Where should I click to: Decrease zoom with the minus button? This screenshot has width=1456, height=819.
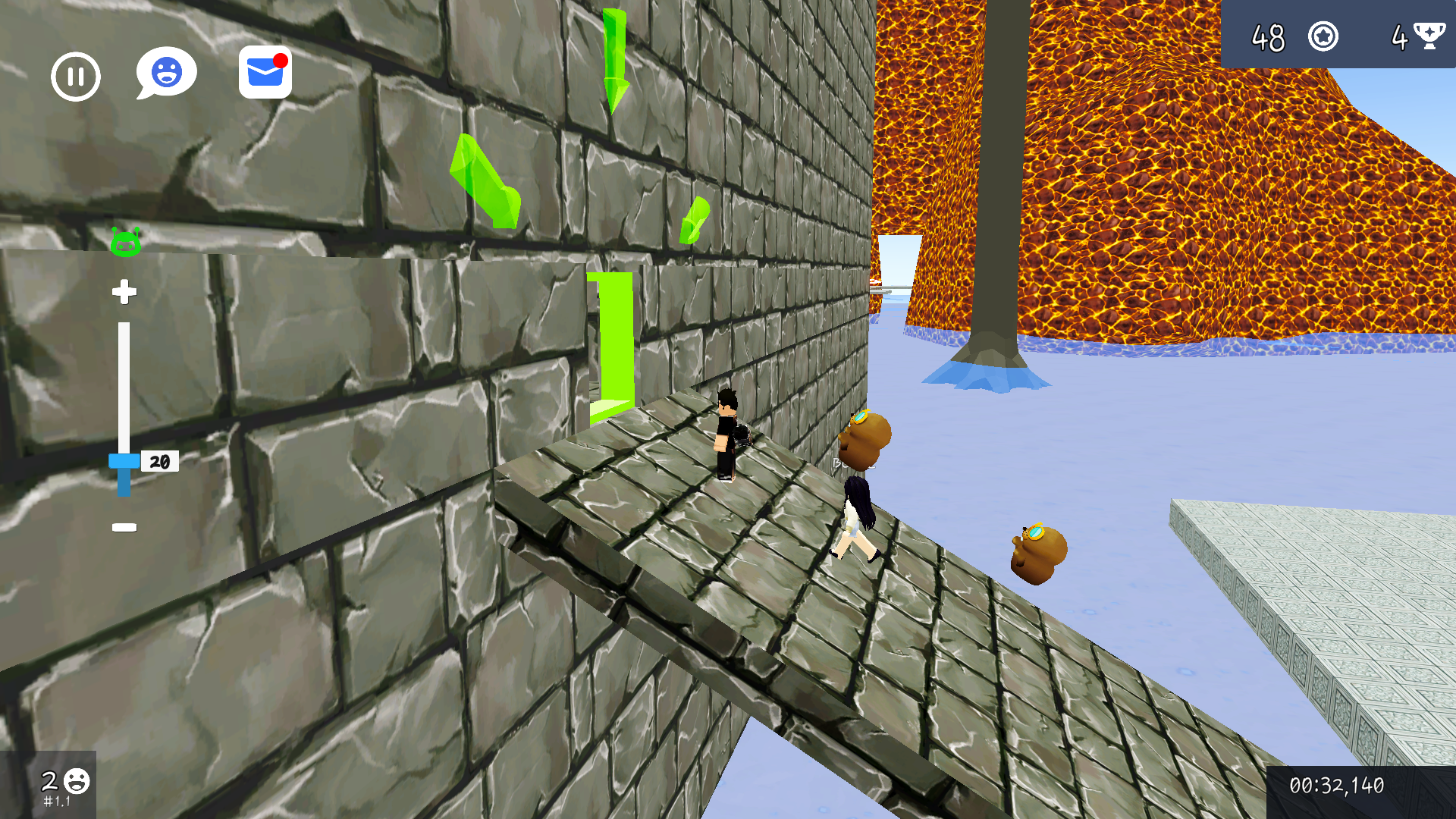124,527
